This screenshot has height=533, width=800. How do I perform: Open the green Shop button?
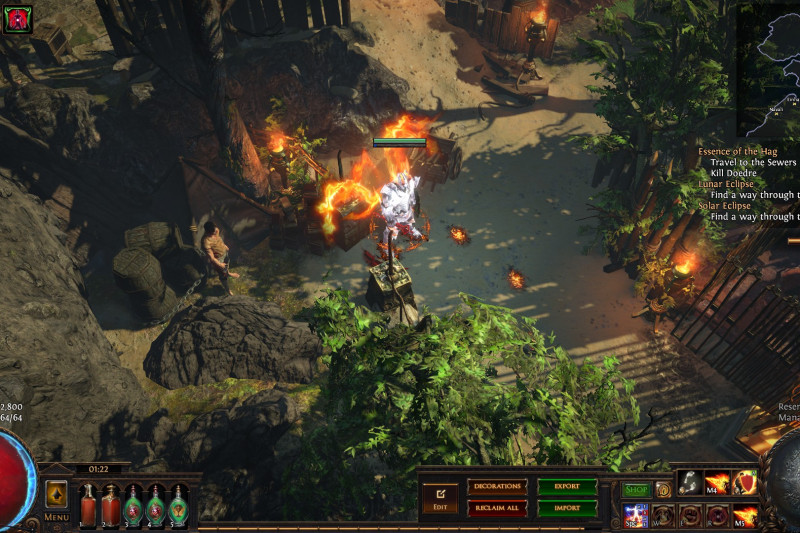(636, 490)
